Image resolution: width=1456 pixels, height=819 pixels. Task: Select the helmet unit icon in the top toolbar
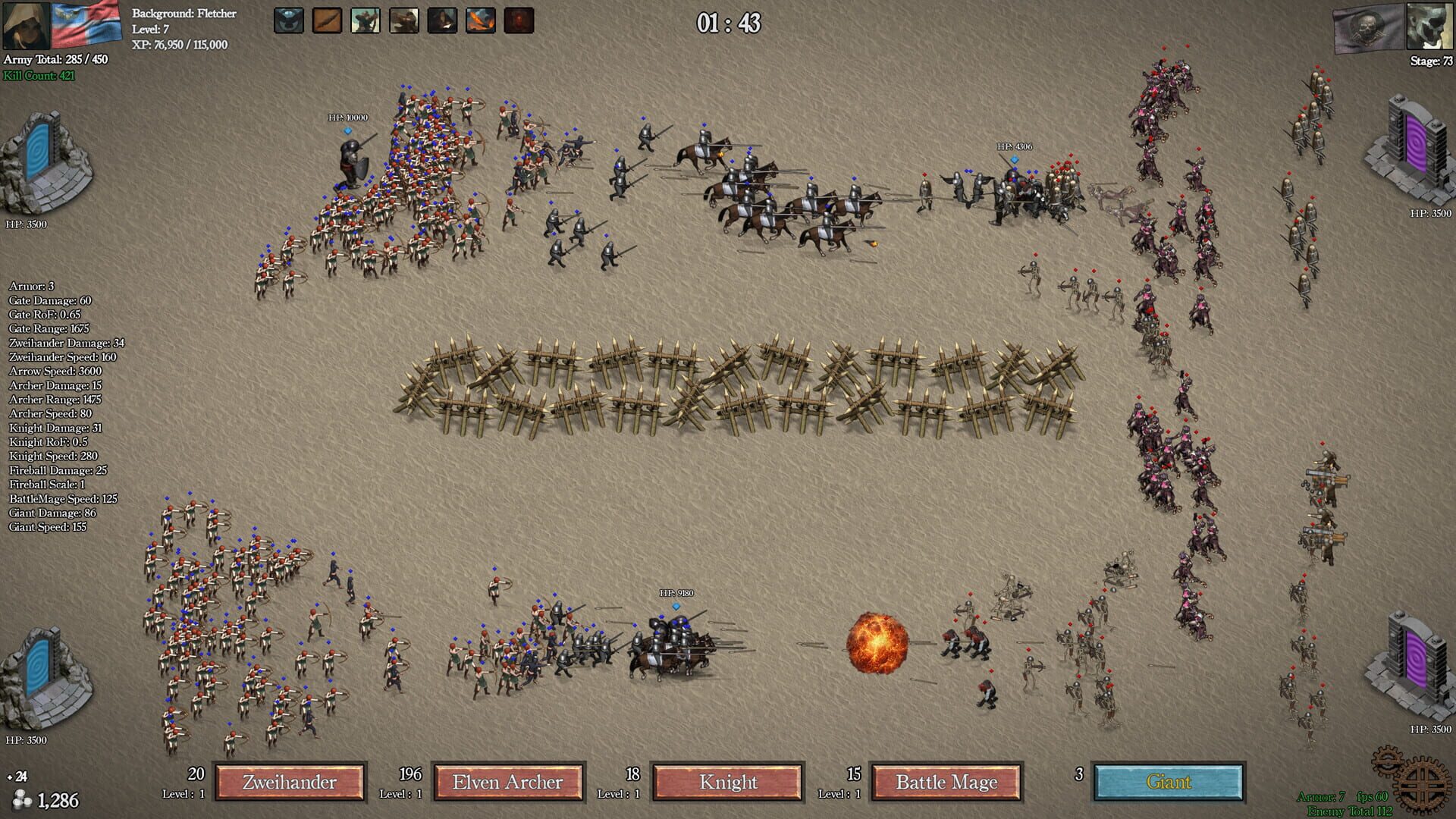288,20
